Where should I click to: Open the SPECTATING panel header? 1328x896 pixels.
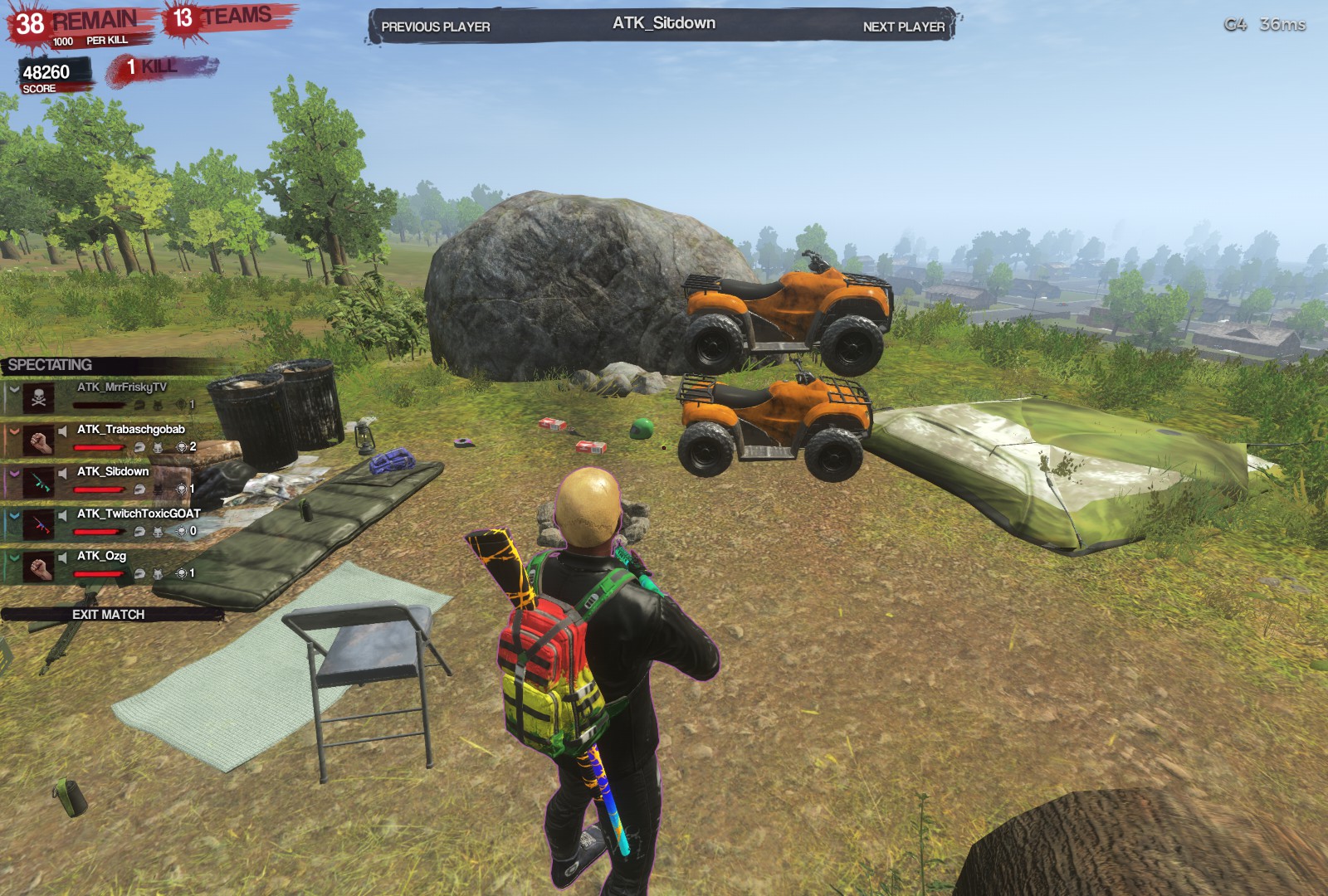[x=50, y=364]
